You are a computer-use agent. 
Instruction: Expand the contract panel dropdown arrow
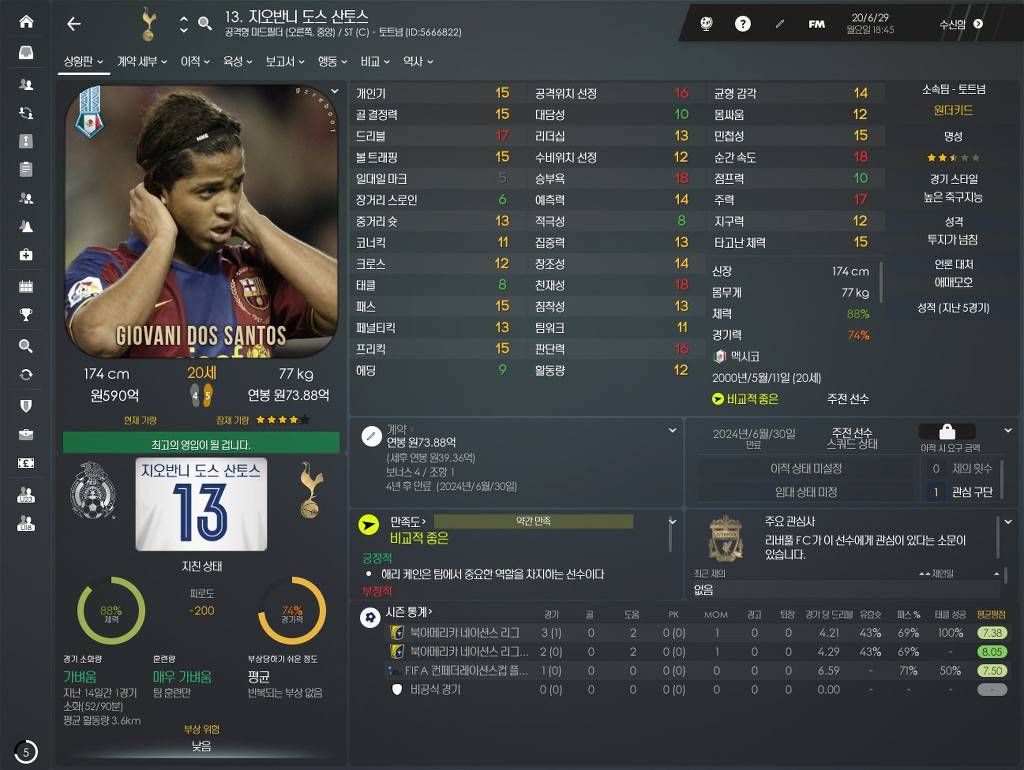point(673,430)
